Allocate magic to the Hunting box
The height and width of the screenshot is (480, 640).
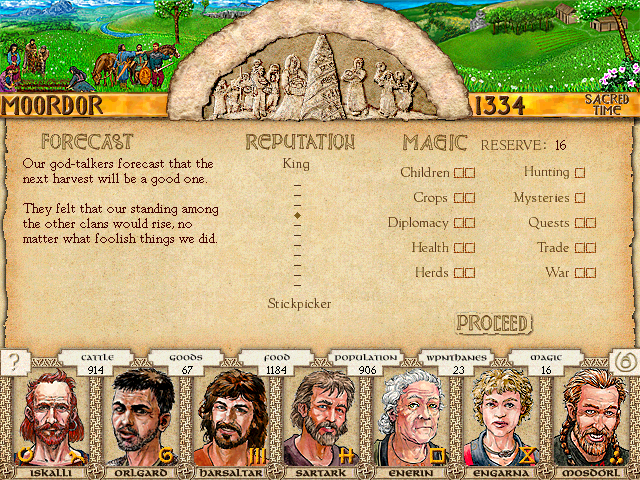point(580,173)
